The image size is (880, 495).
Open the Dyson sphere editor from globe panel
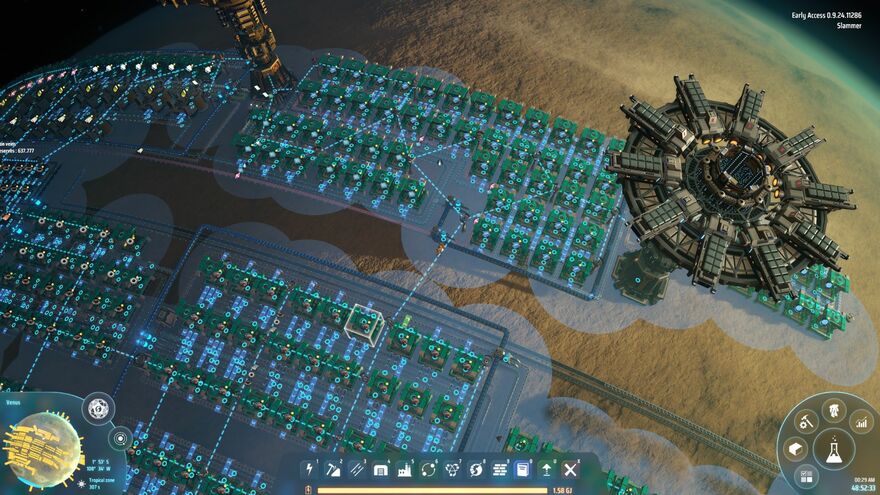pos(98,408)
